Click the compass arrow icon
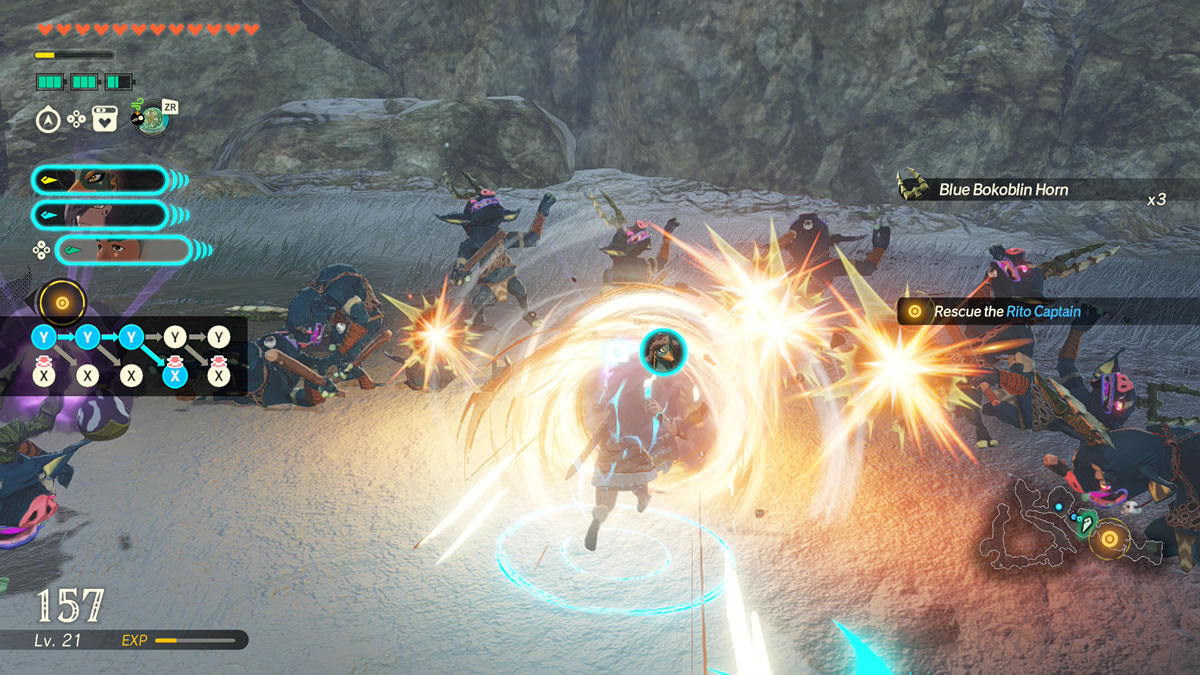This screenshot has width=1200, height=675. [x=48, y=120]
